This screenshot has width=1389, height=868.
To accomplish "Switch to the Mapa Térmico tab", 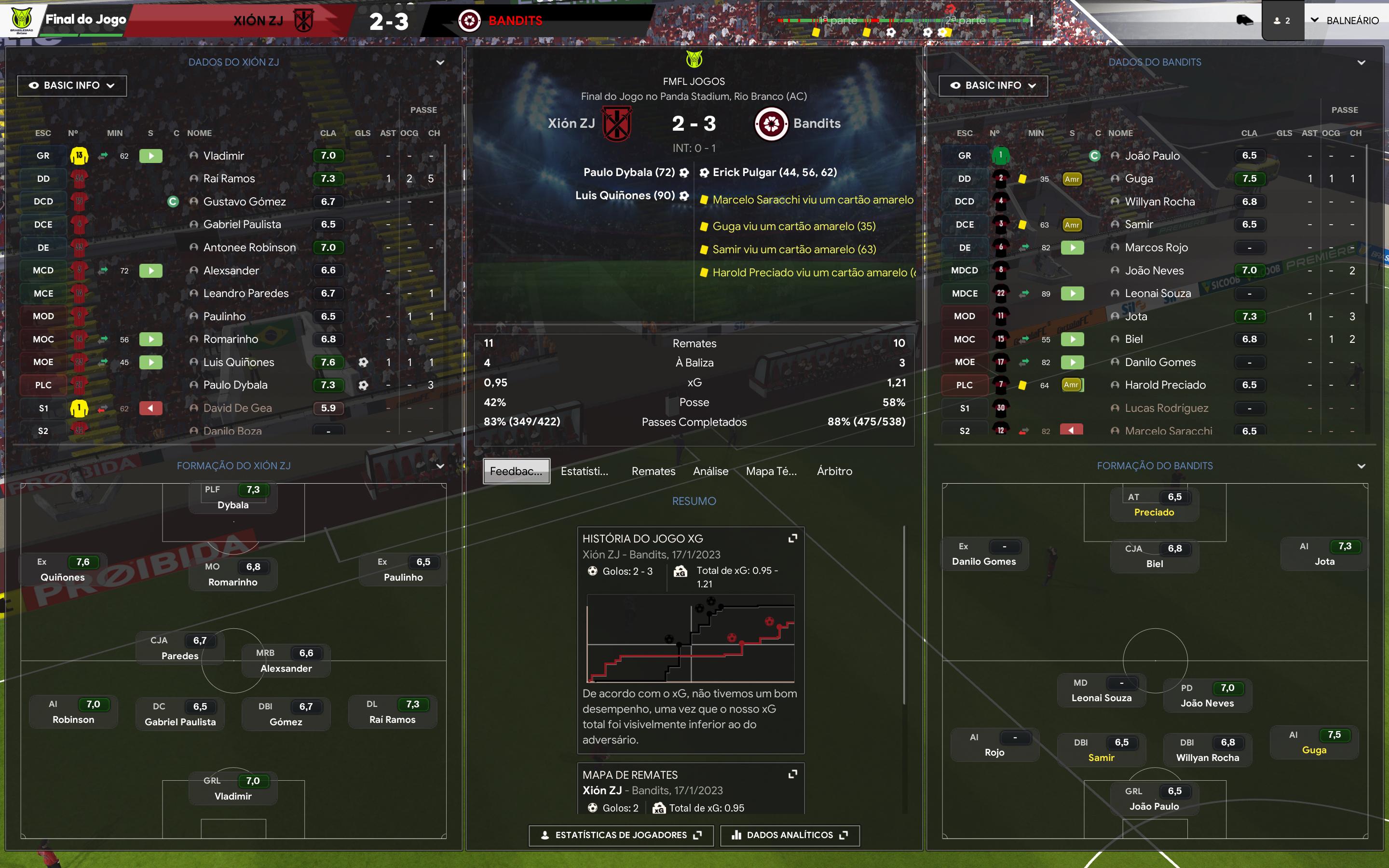I will (771, 471).
